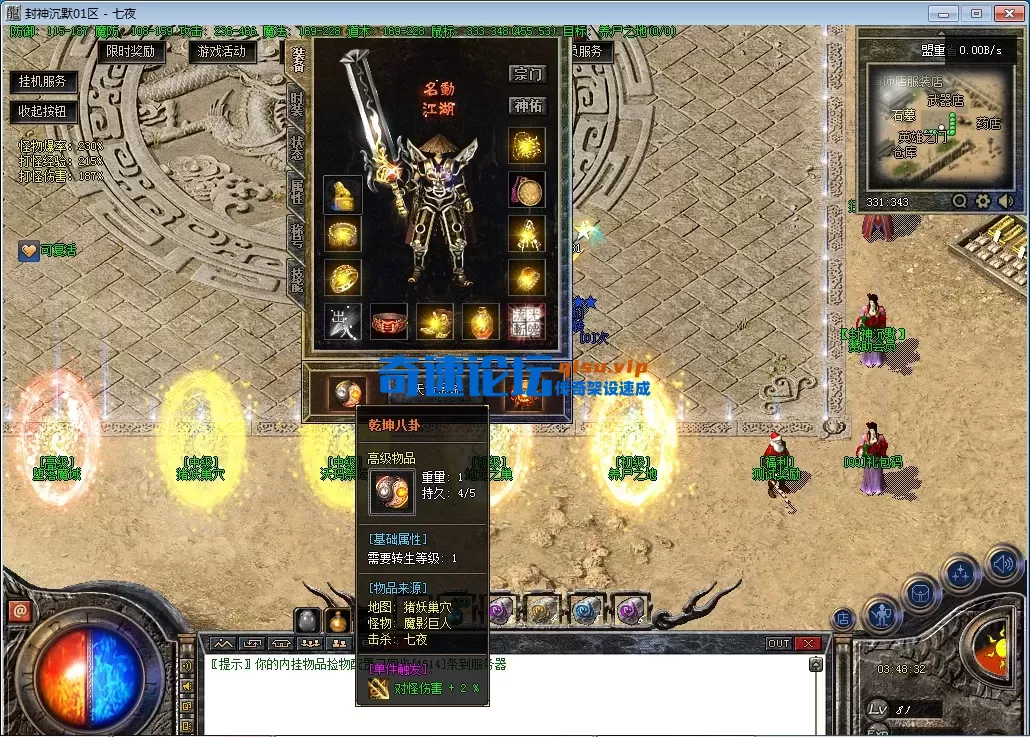Switch to the 属性 attributes tab
This screenshot has height=737, width=1030.
coord(296,191)
